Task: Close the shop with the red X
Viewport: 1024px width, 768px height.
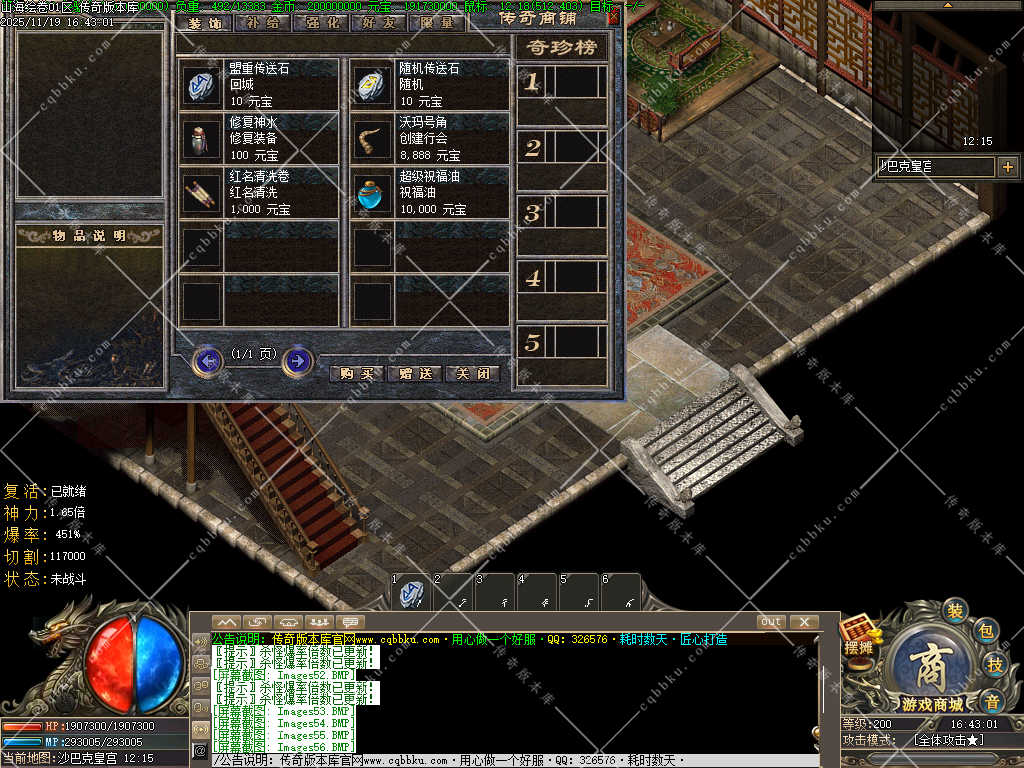Action: click(x=613, y=17)
